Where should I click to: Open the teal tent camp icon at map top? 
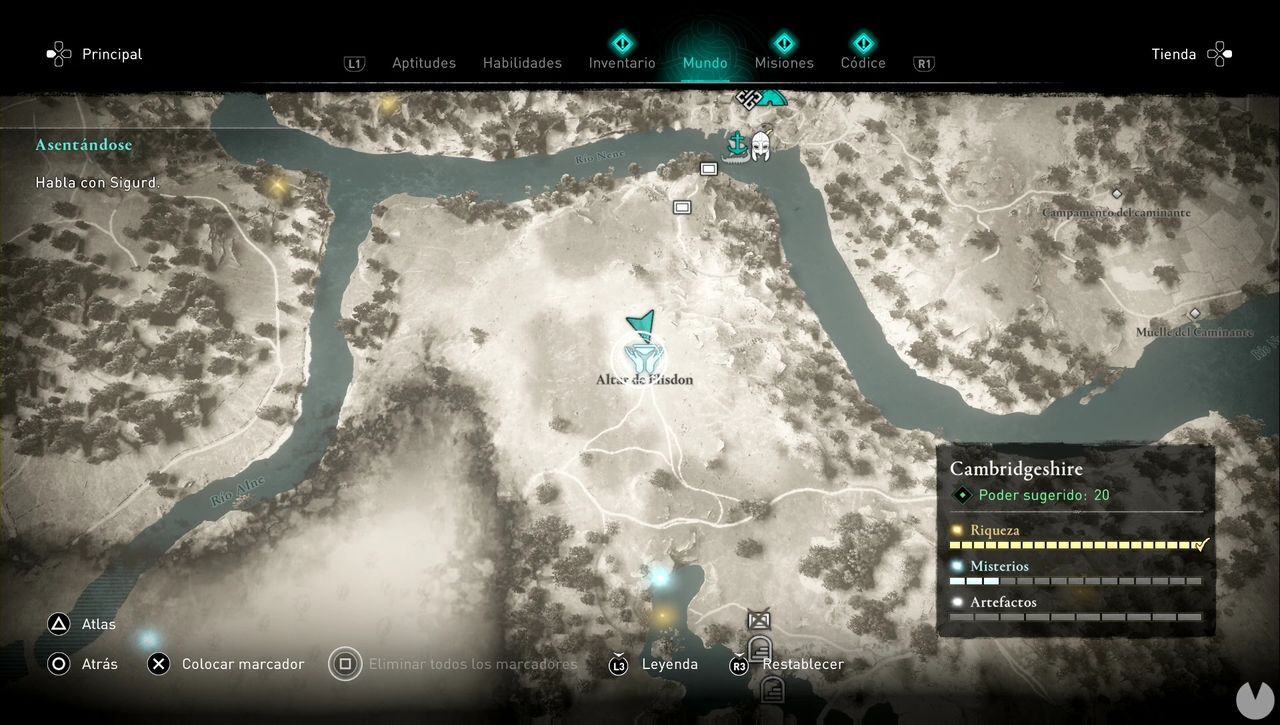tap(773, 98)
